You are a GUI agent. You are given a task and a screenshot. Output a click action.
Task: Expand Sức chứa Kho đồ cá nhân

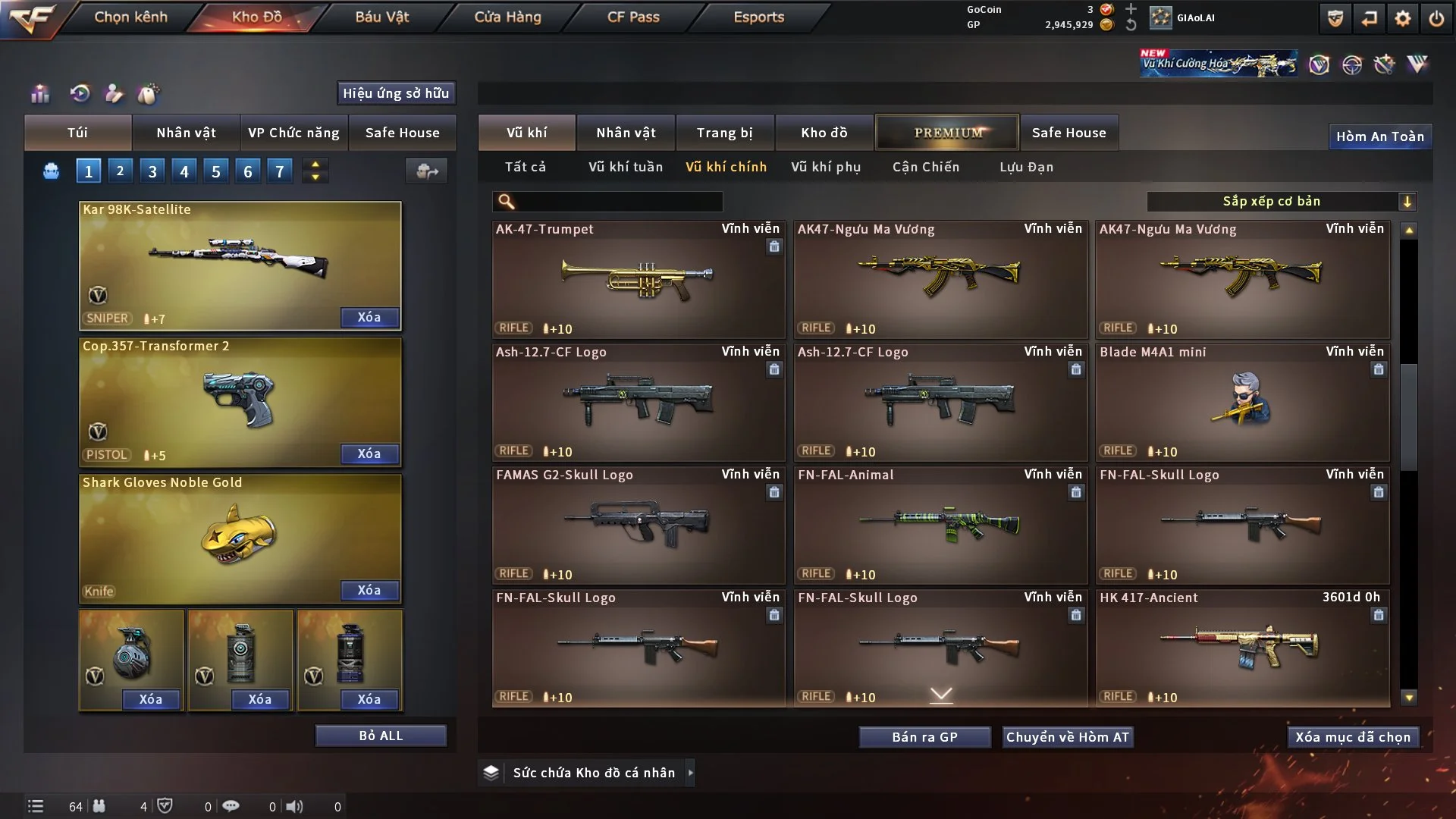690,773
